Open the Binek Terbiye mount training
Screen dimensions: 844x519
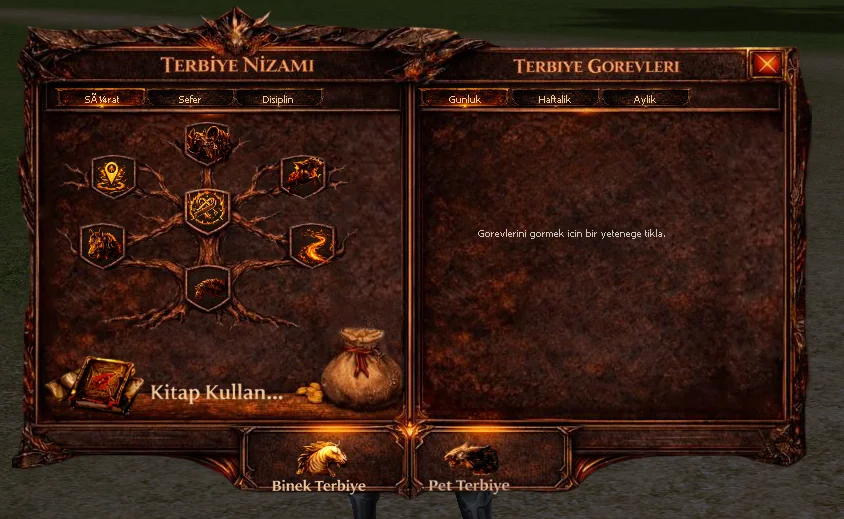point(319,466)
